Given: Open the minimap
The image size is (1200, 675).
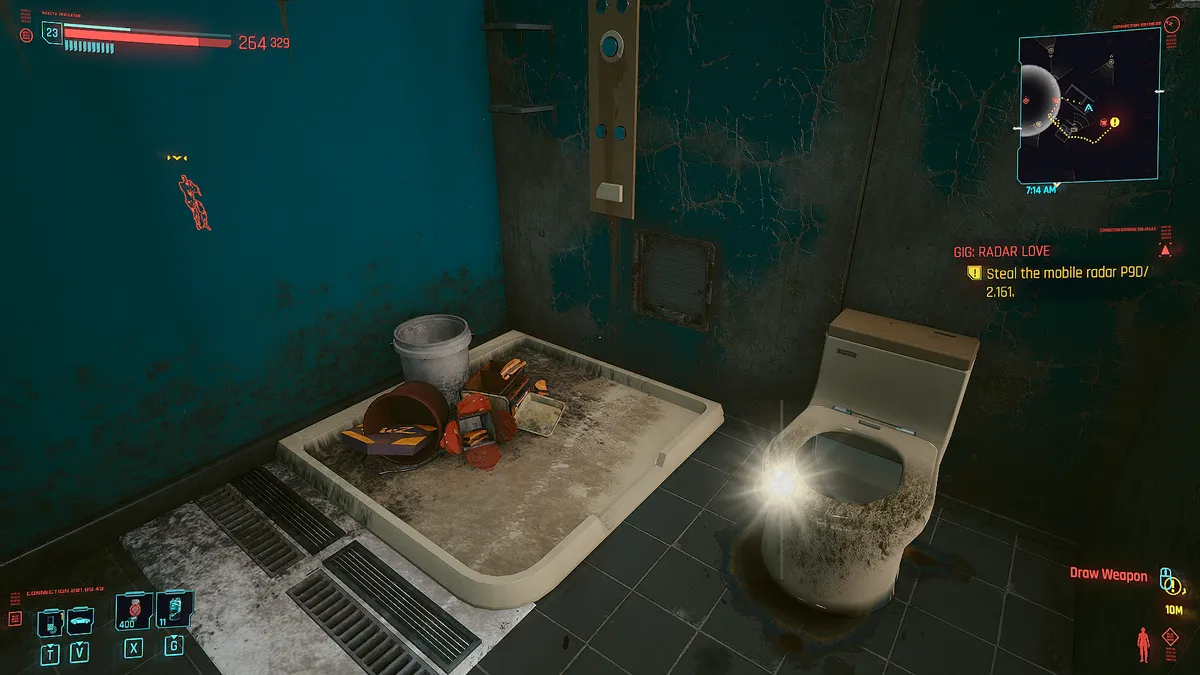Looking at the screenshot, I should pyautogui.click(x=1088, y=104).
